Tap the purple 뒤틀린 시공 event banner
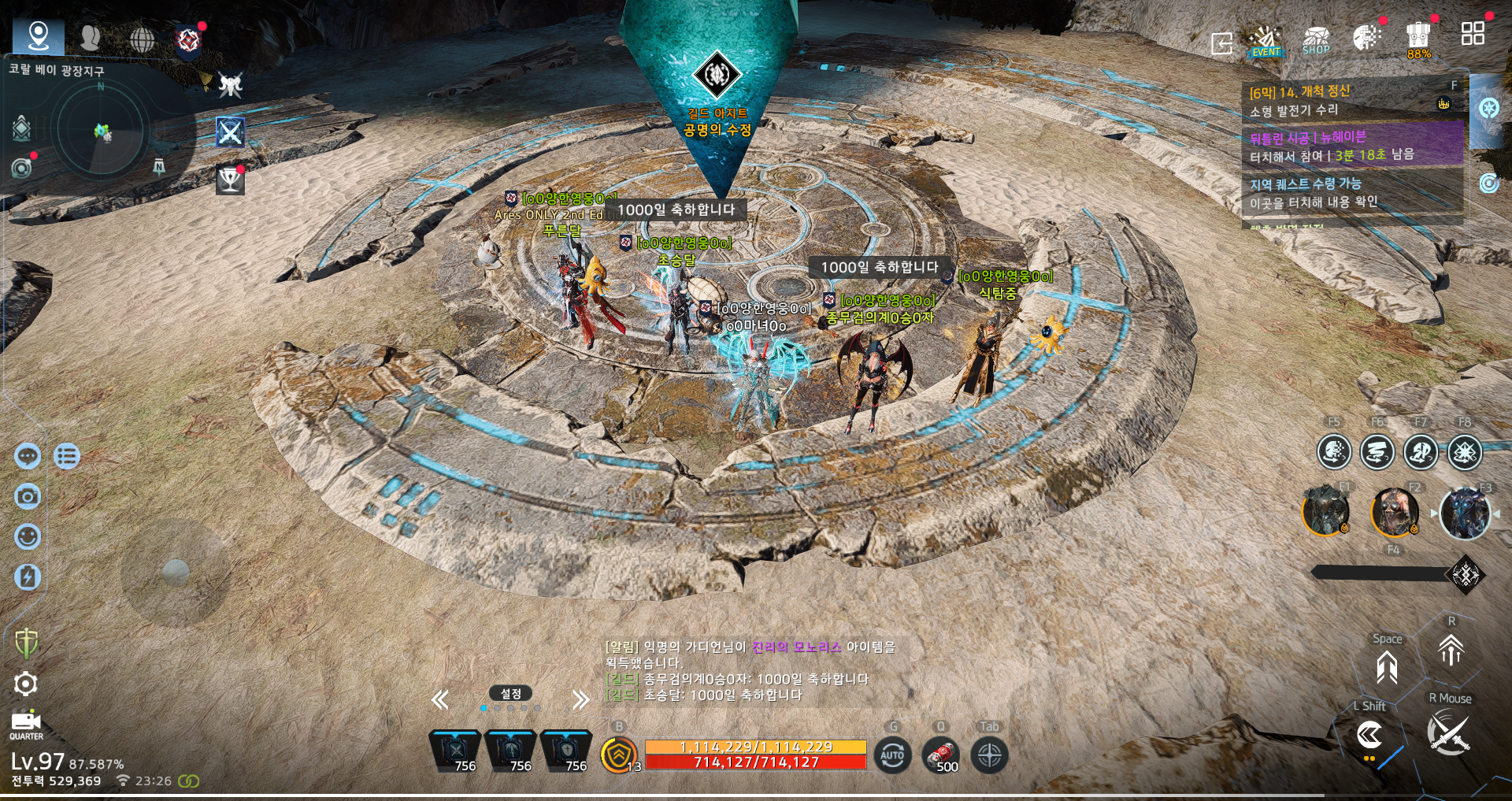 [x=1351, y=146]
